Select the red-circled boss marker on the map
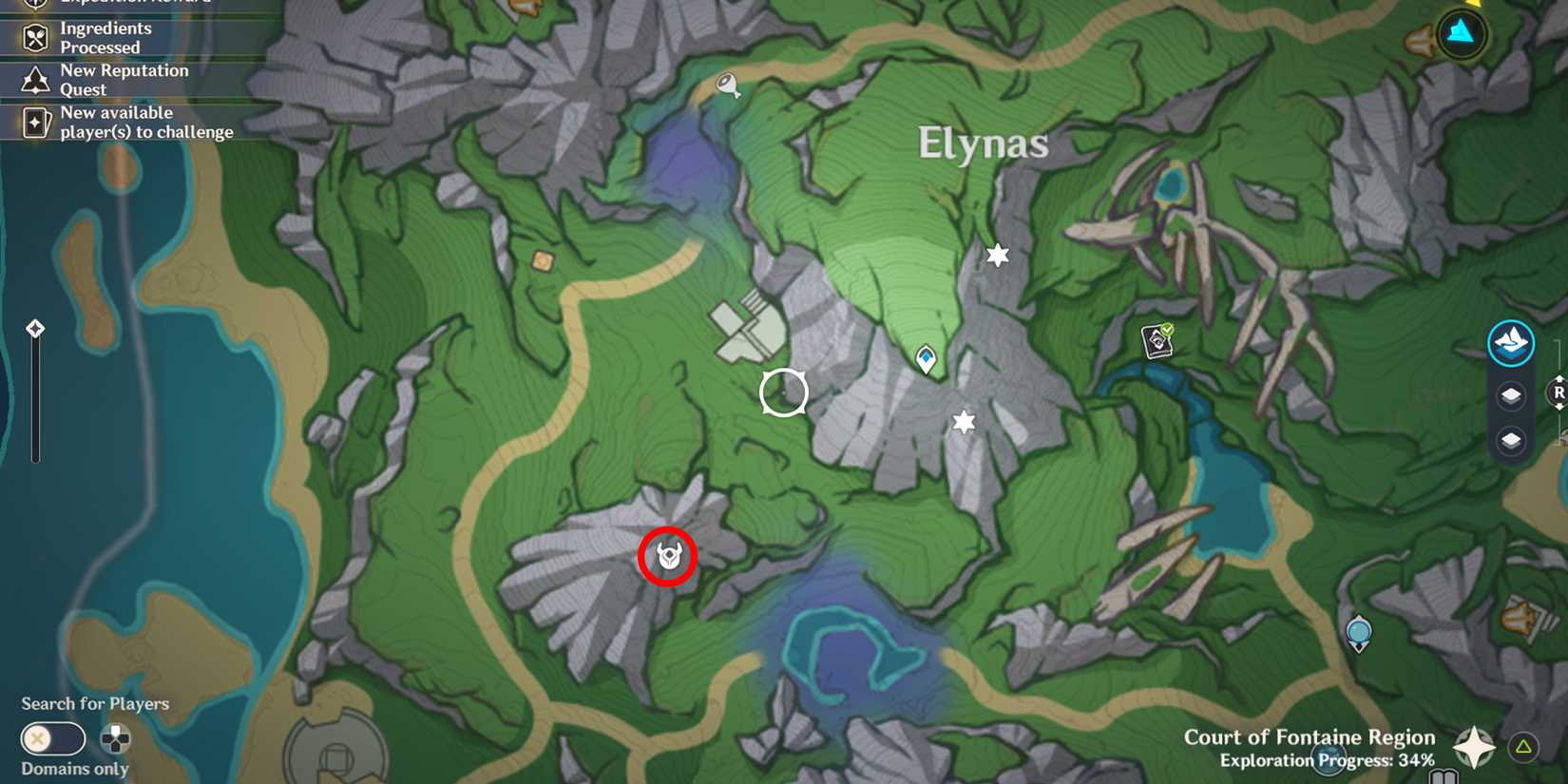 pos(668,557)
